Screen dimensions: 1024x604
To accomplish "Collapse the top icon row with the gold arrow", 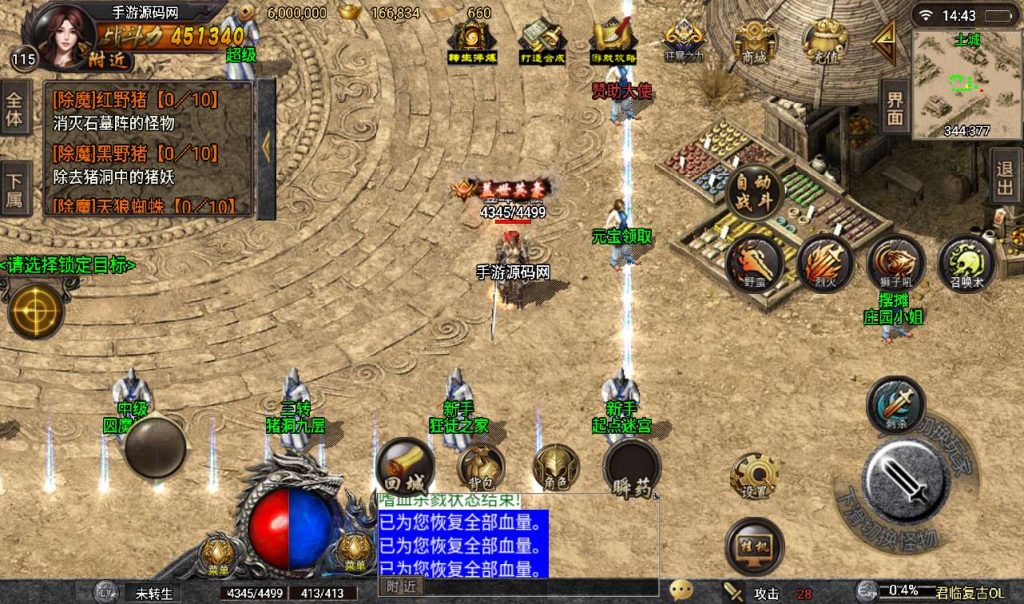I will 884,42.
